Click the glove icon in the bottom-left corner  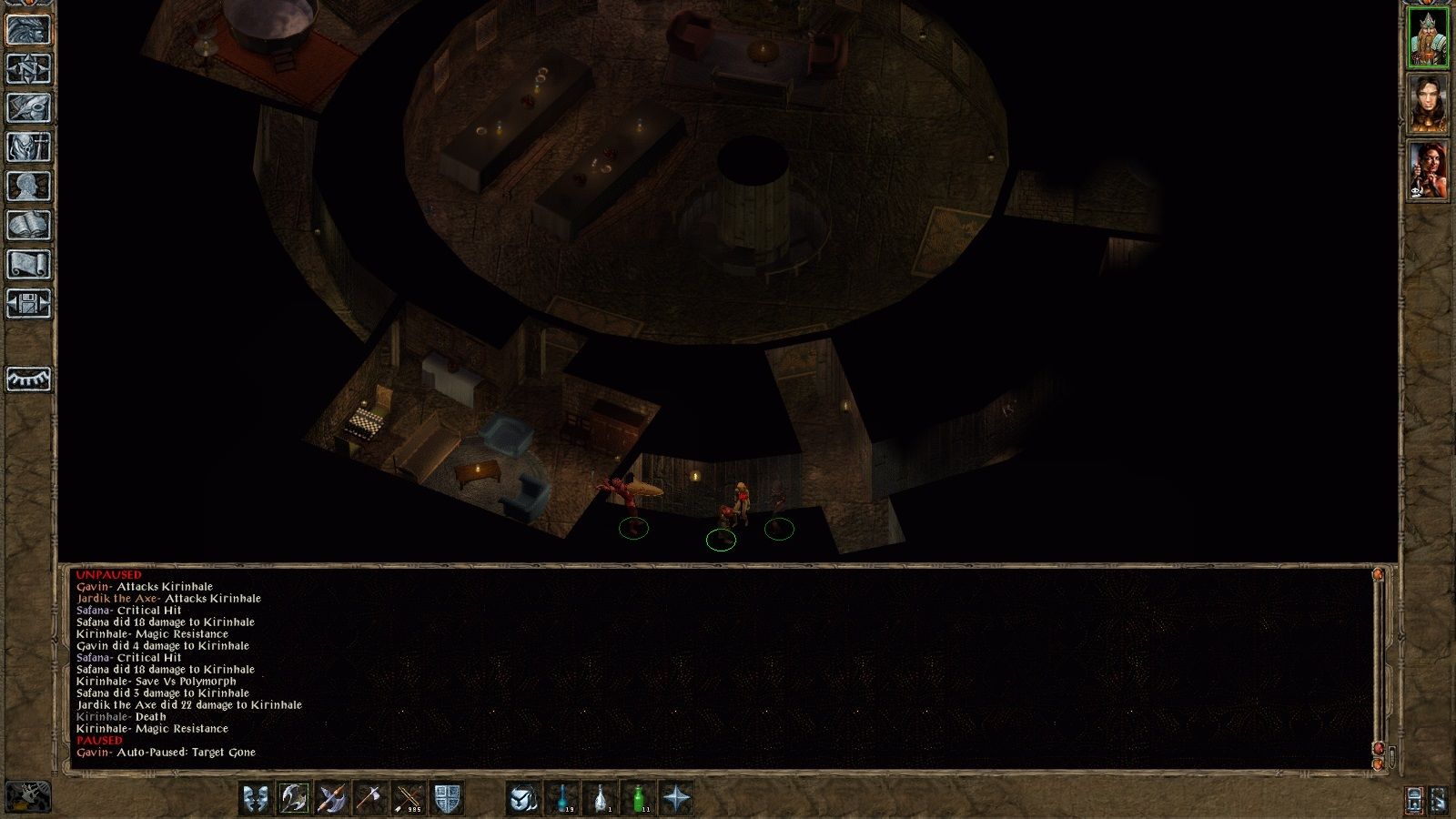29,797
